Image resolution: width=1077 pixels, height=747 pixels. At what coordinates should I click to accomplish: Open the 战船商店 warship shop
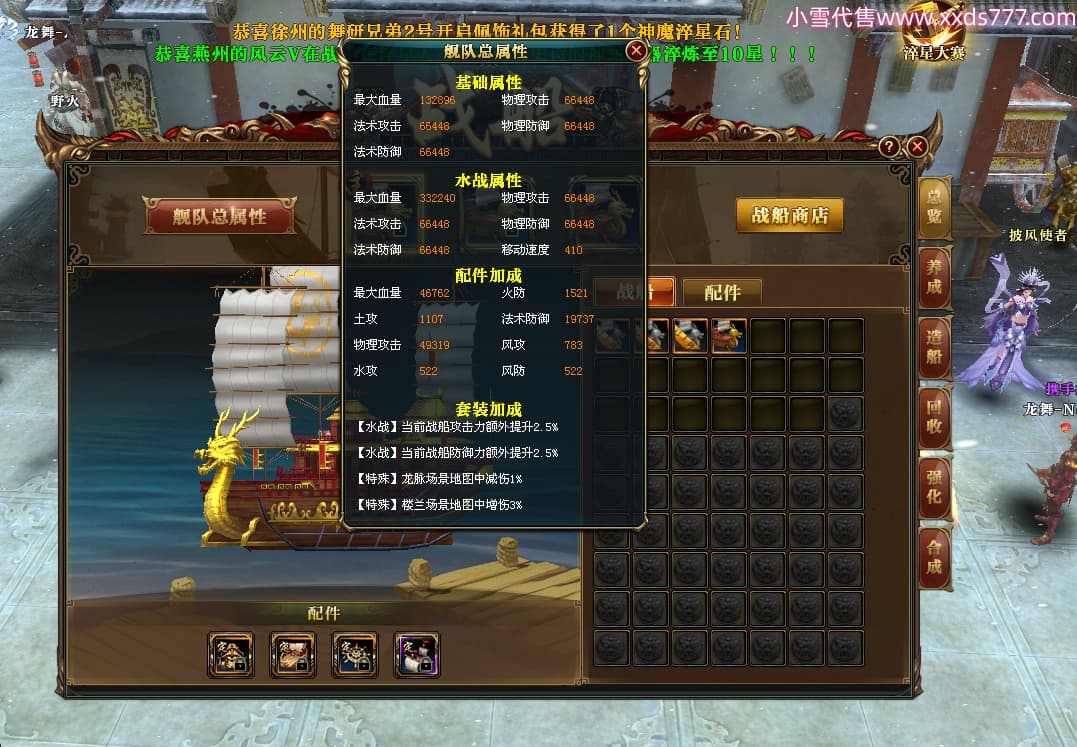(789, 215)
